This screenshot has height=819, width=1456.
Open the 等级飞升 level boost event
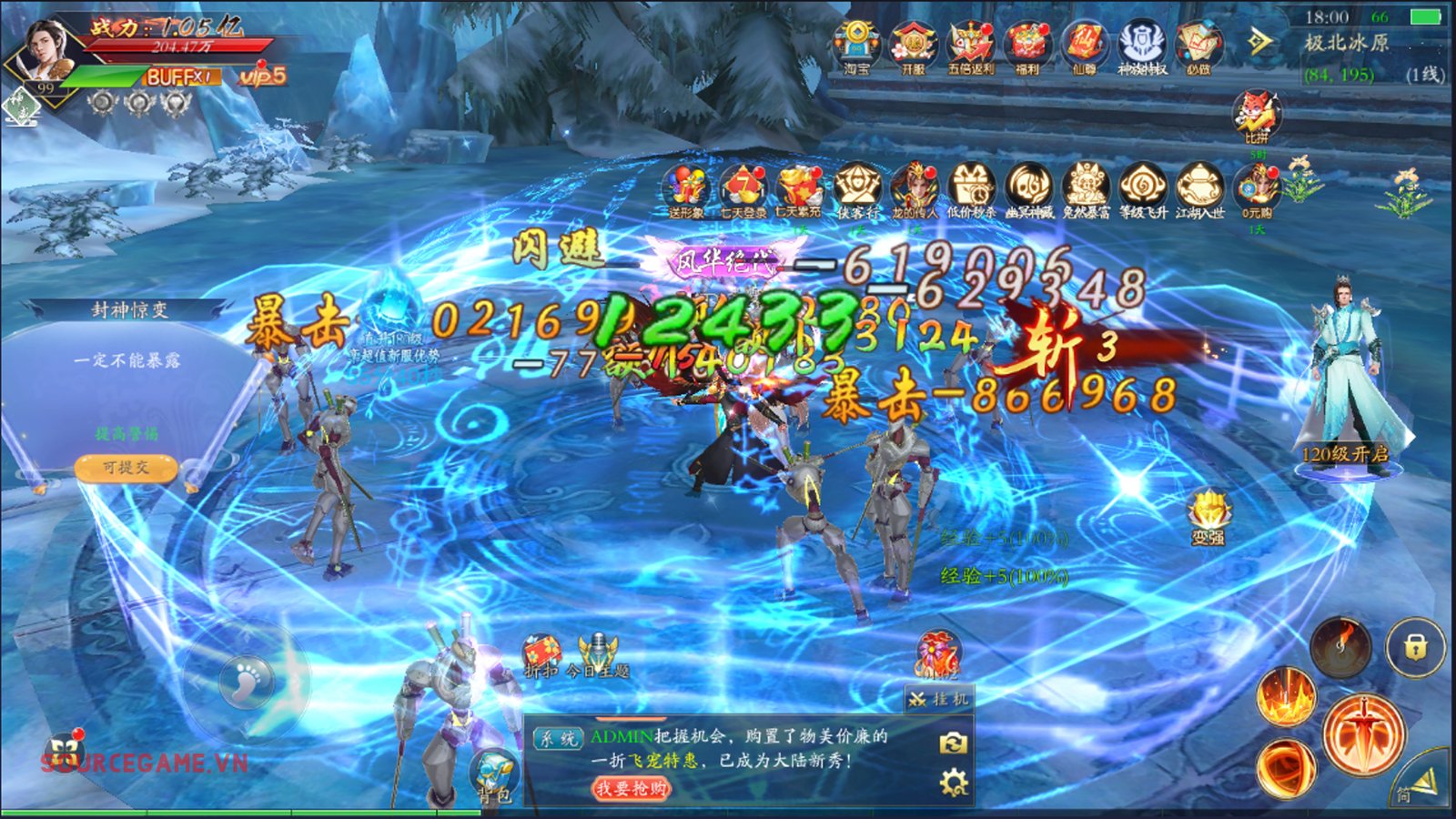[x=1143, y=189]
